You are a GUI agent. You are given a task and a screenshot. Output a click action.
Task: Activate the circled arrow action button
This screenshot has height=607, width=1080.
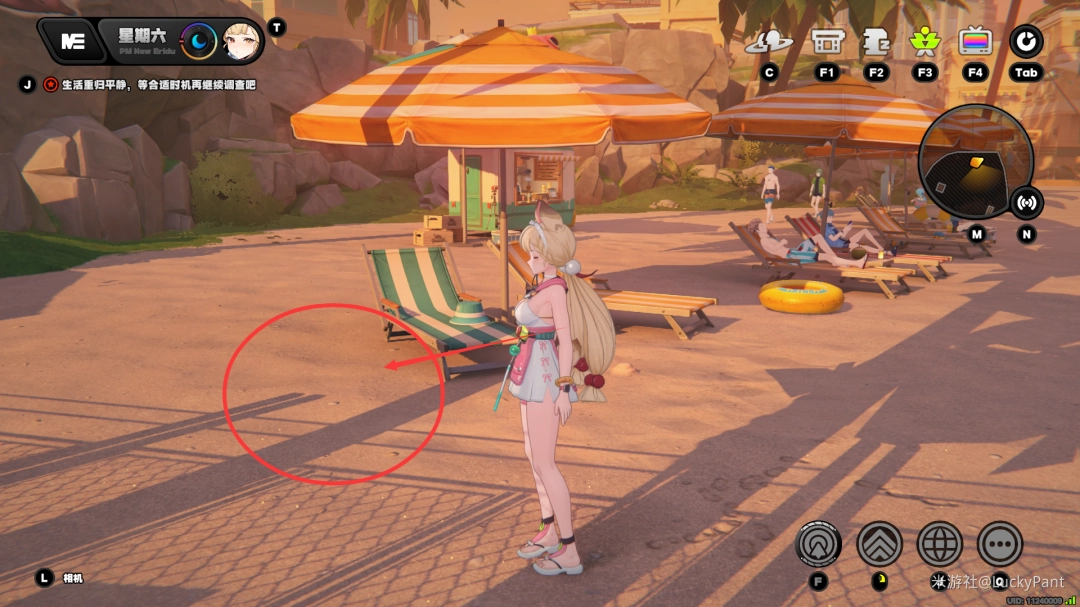coord(818,544)
